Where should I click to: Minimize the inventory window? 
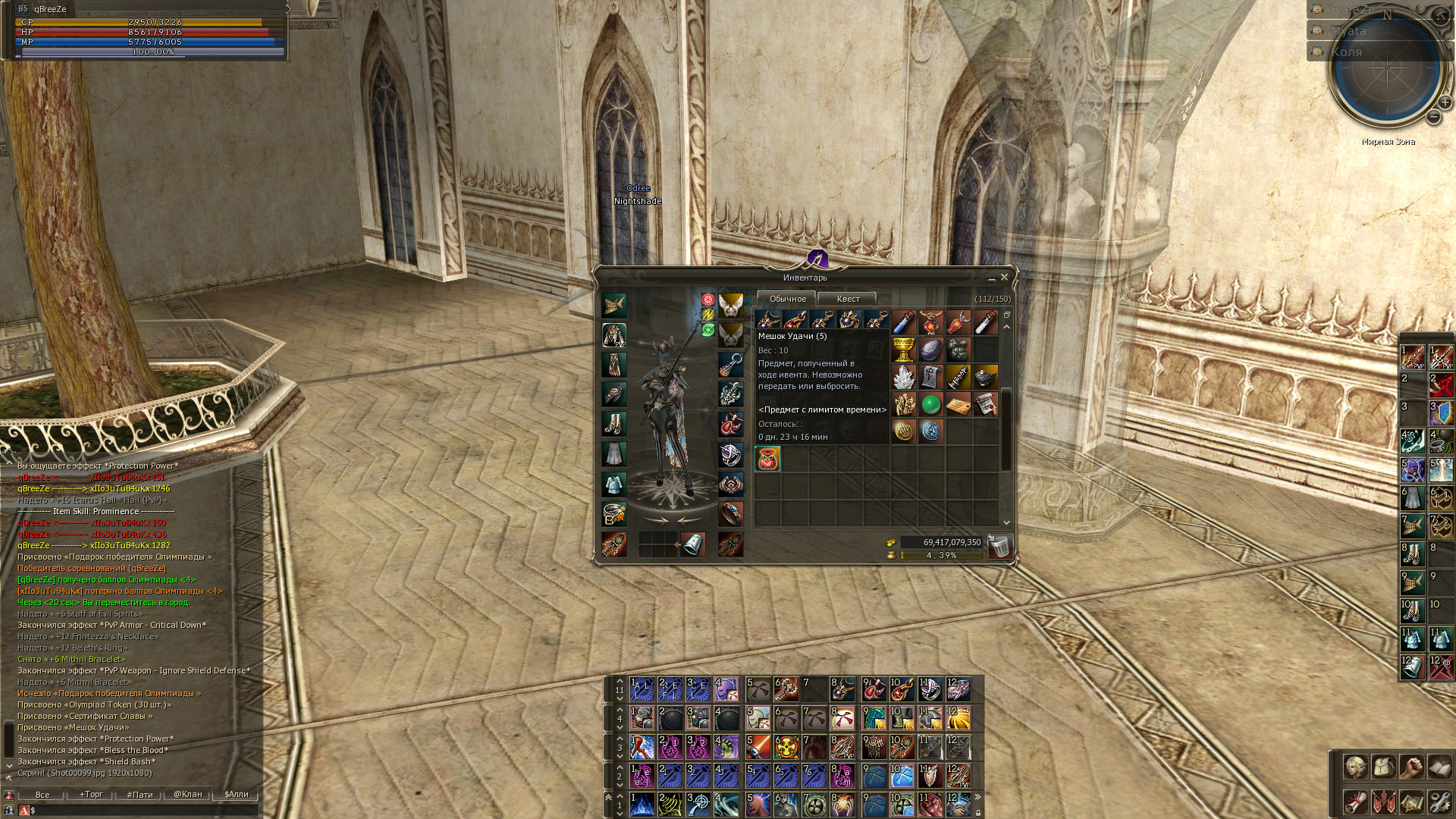pos(991,278)
